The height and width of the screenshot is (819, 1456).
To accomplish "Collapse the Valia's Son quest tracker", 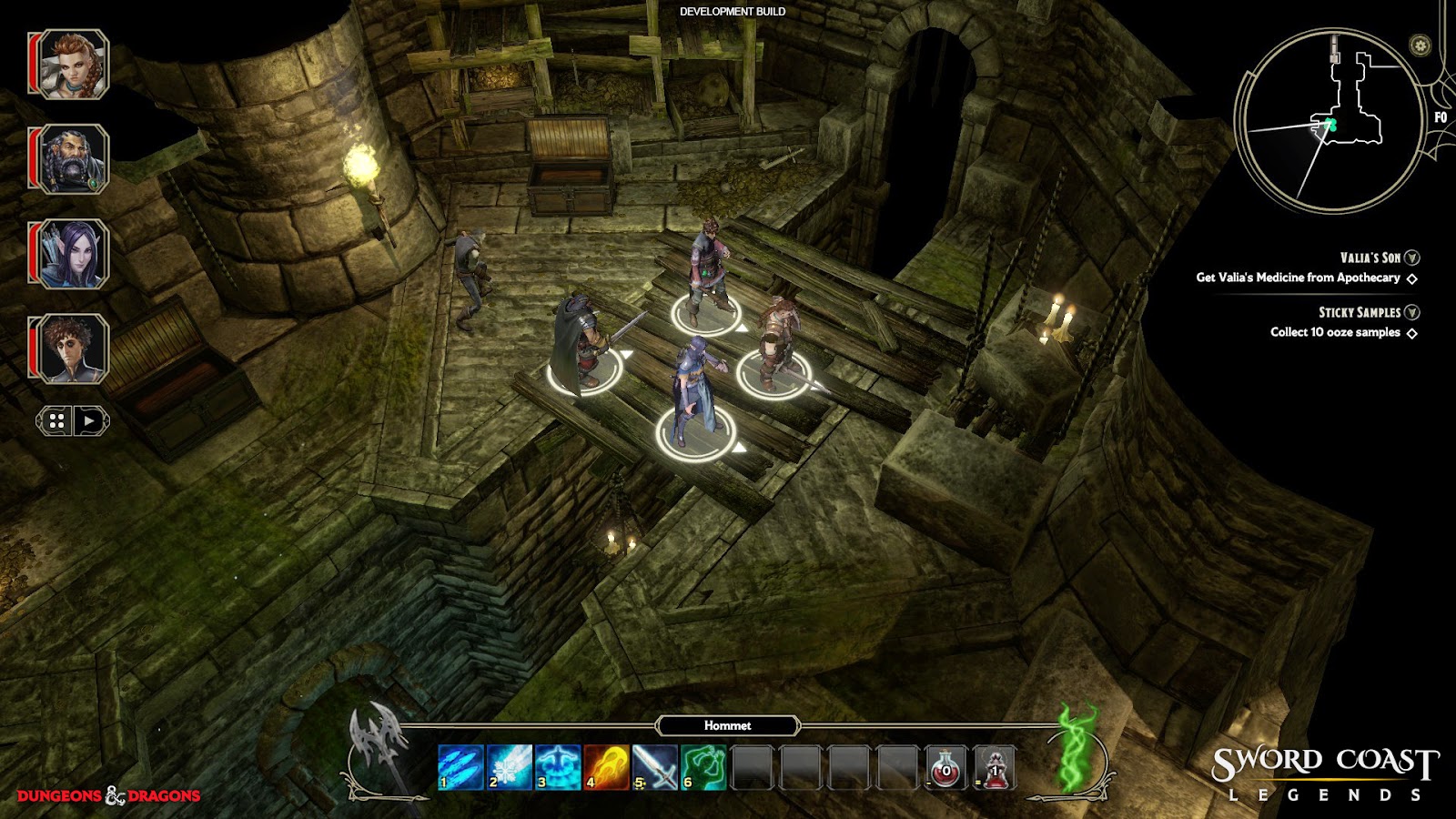I will pos(1412,258).
